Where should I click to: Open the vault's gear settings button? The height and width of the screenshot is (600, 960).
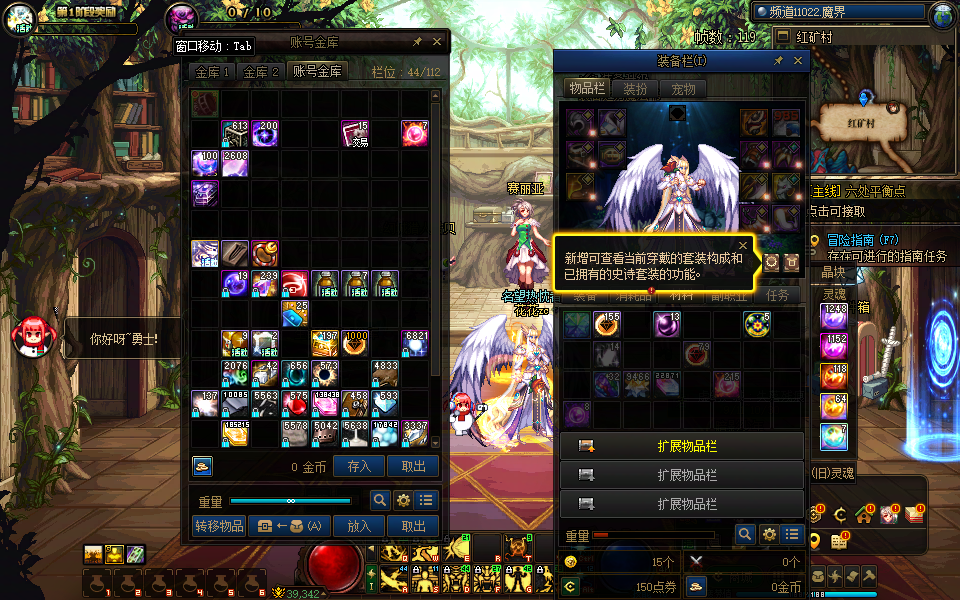pyautogui.click(x=404, y=501)
